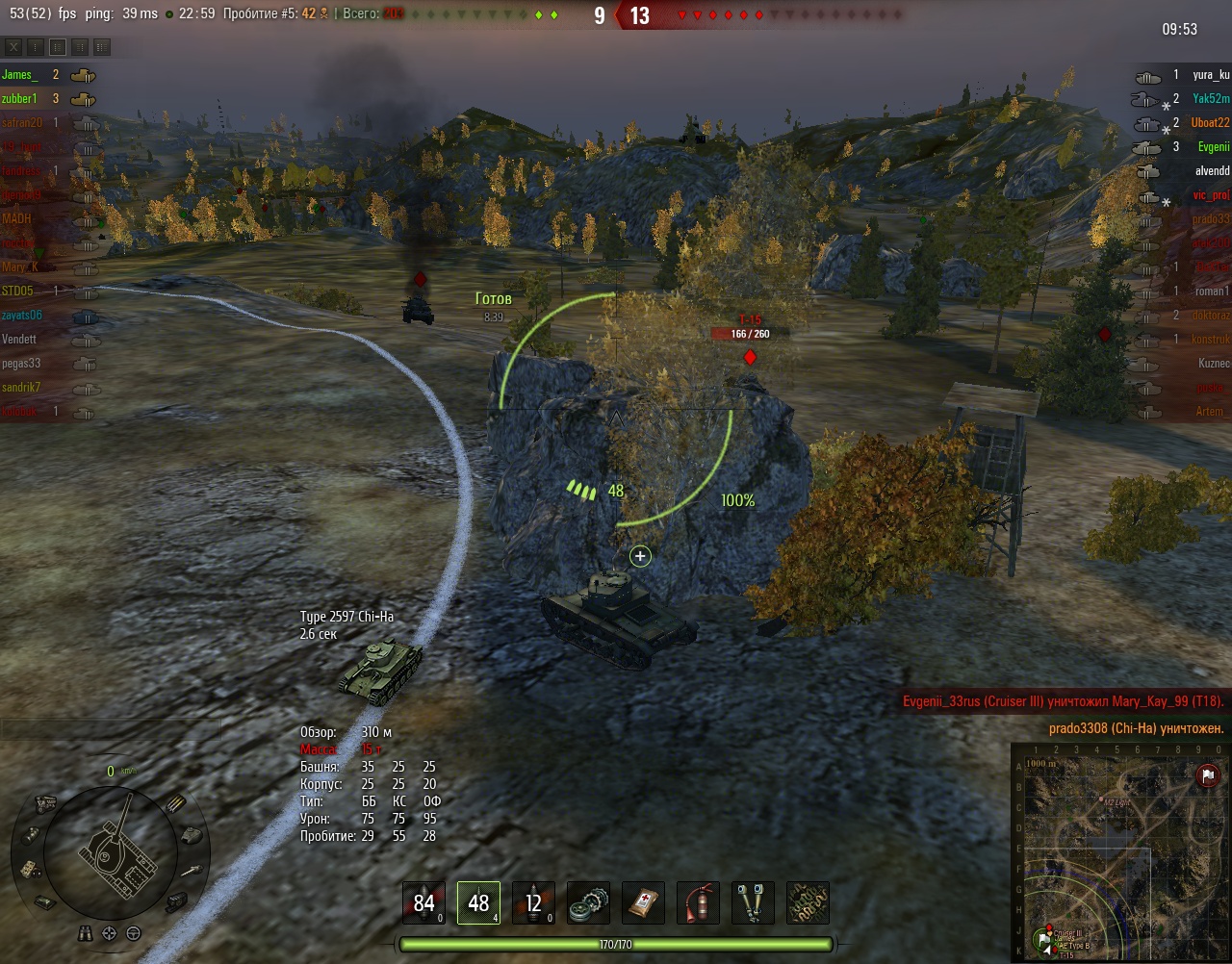Screen dimensions: 1232x964
Task: Select the active shell slot showing 48
Action: 478,902
